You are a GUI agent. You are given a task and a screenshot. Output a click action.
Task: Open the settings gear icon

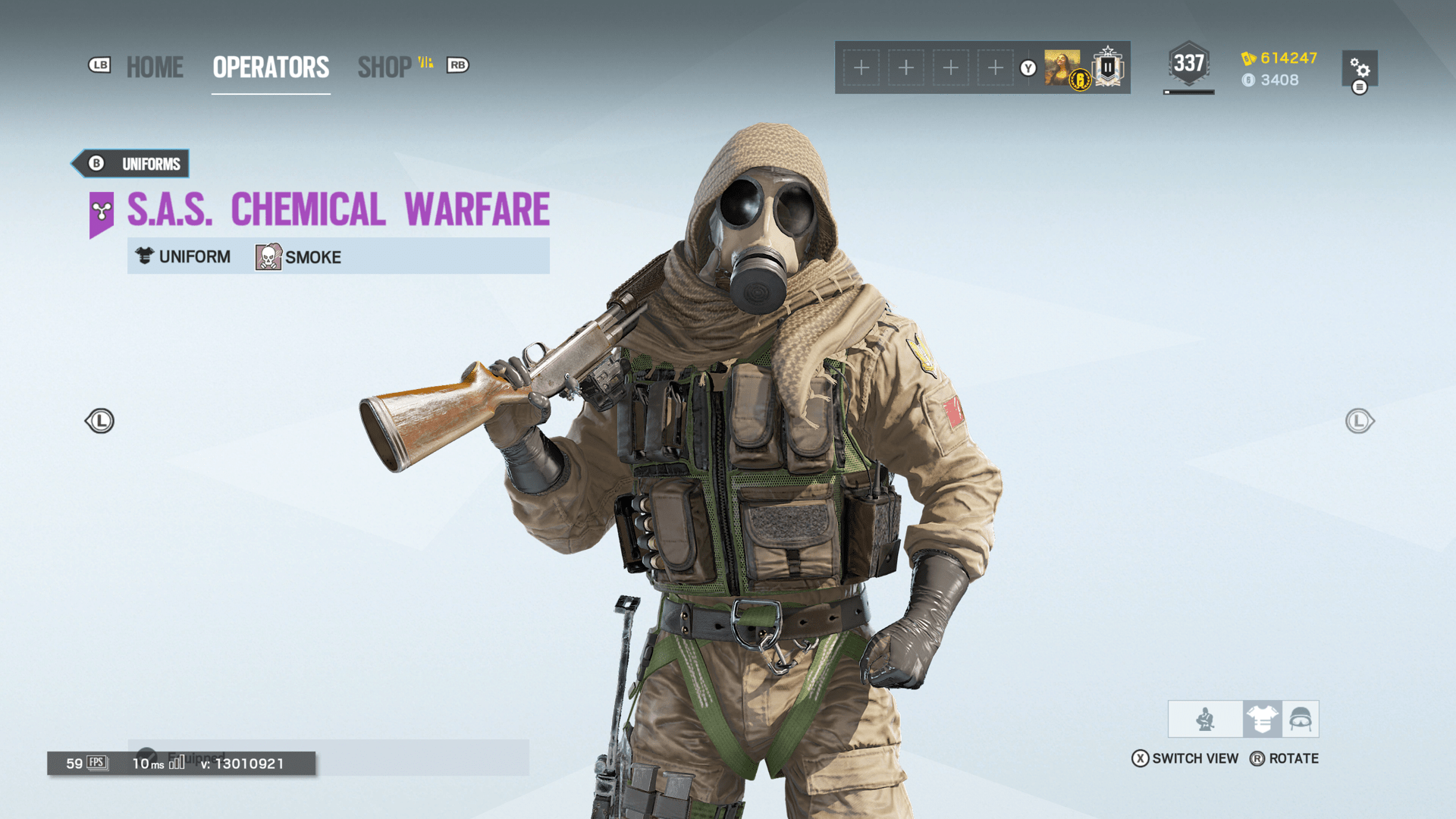click(1360, 69)
